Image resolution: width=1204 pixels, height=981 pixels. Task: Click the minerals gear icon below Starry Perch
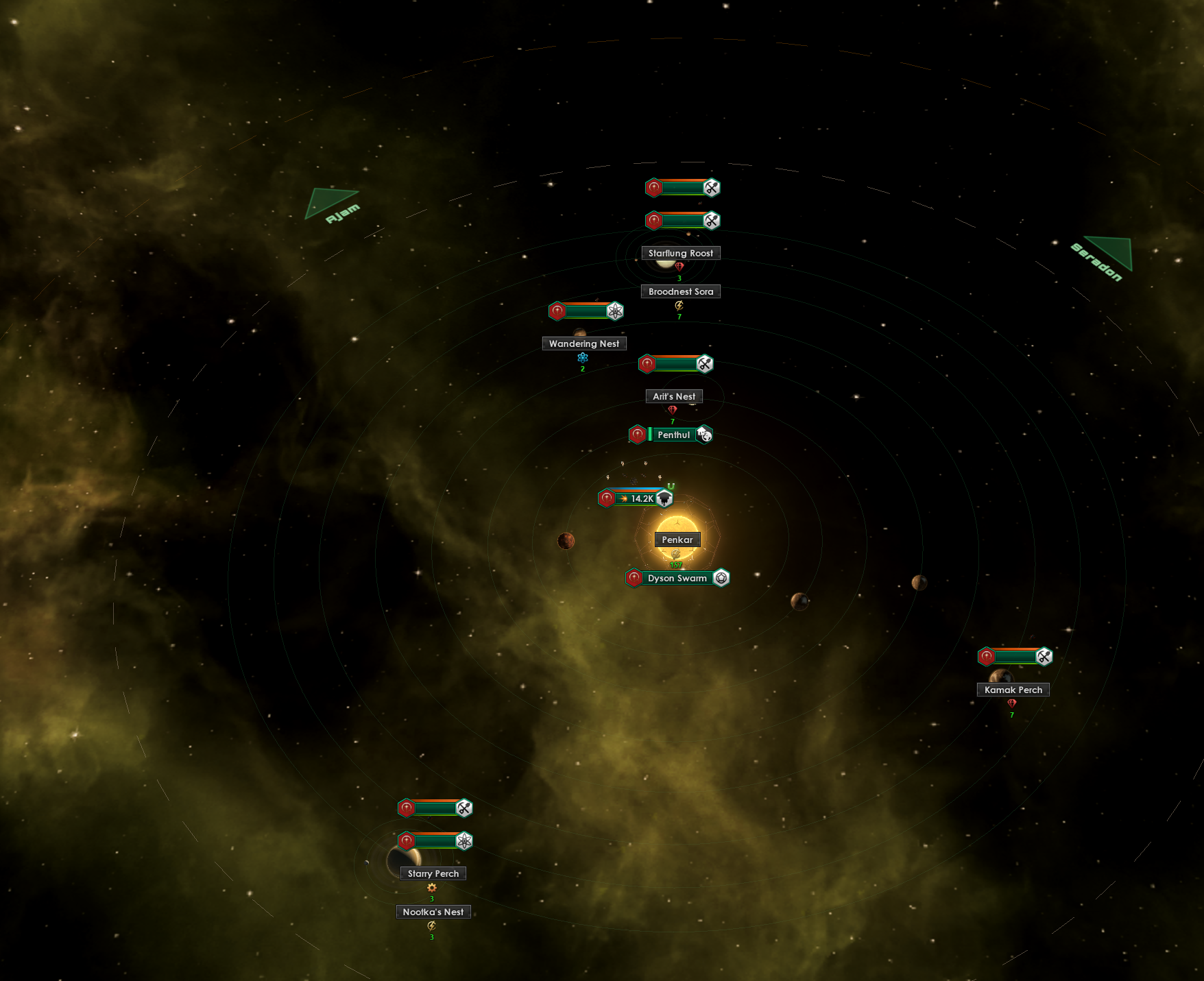[x=432, y=886]
